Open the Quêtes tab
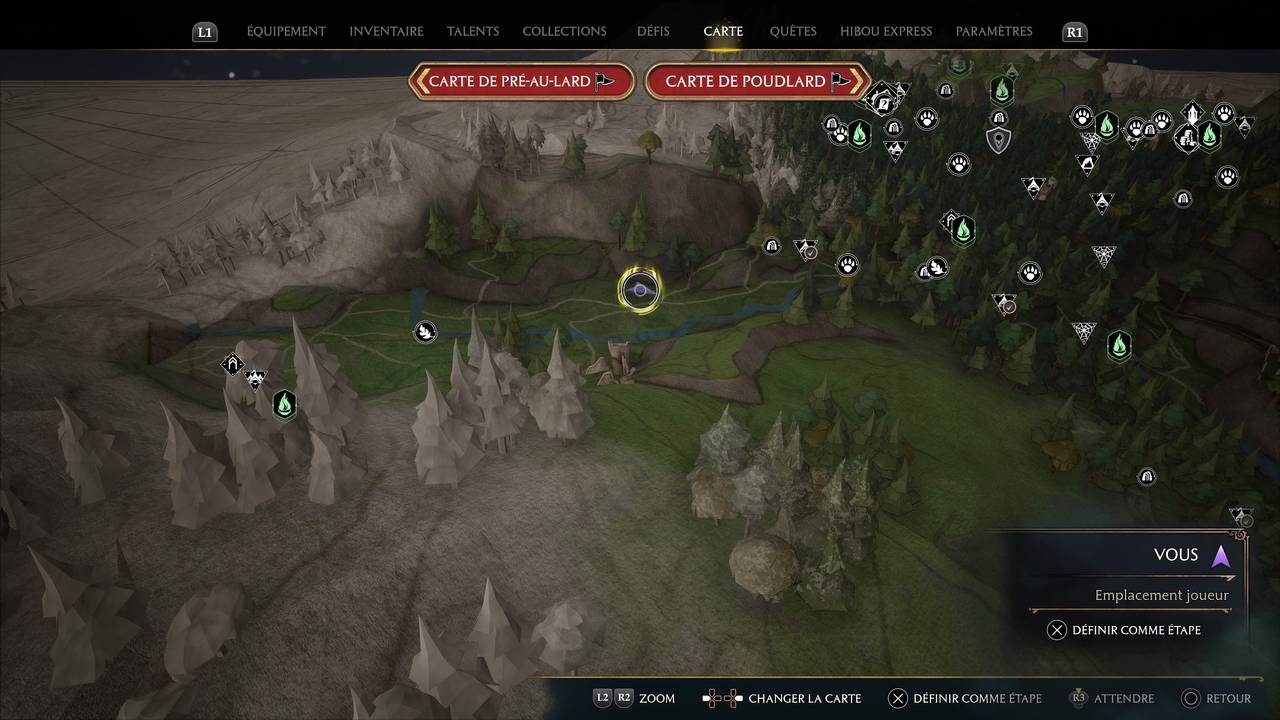The height and width of the screenshot is (720, 1280). point(793,31)
